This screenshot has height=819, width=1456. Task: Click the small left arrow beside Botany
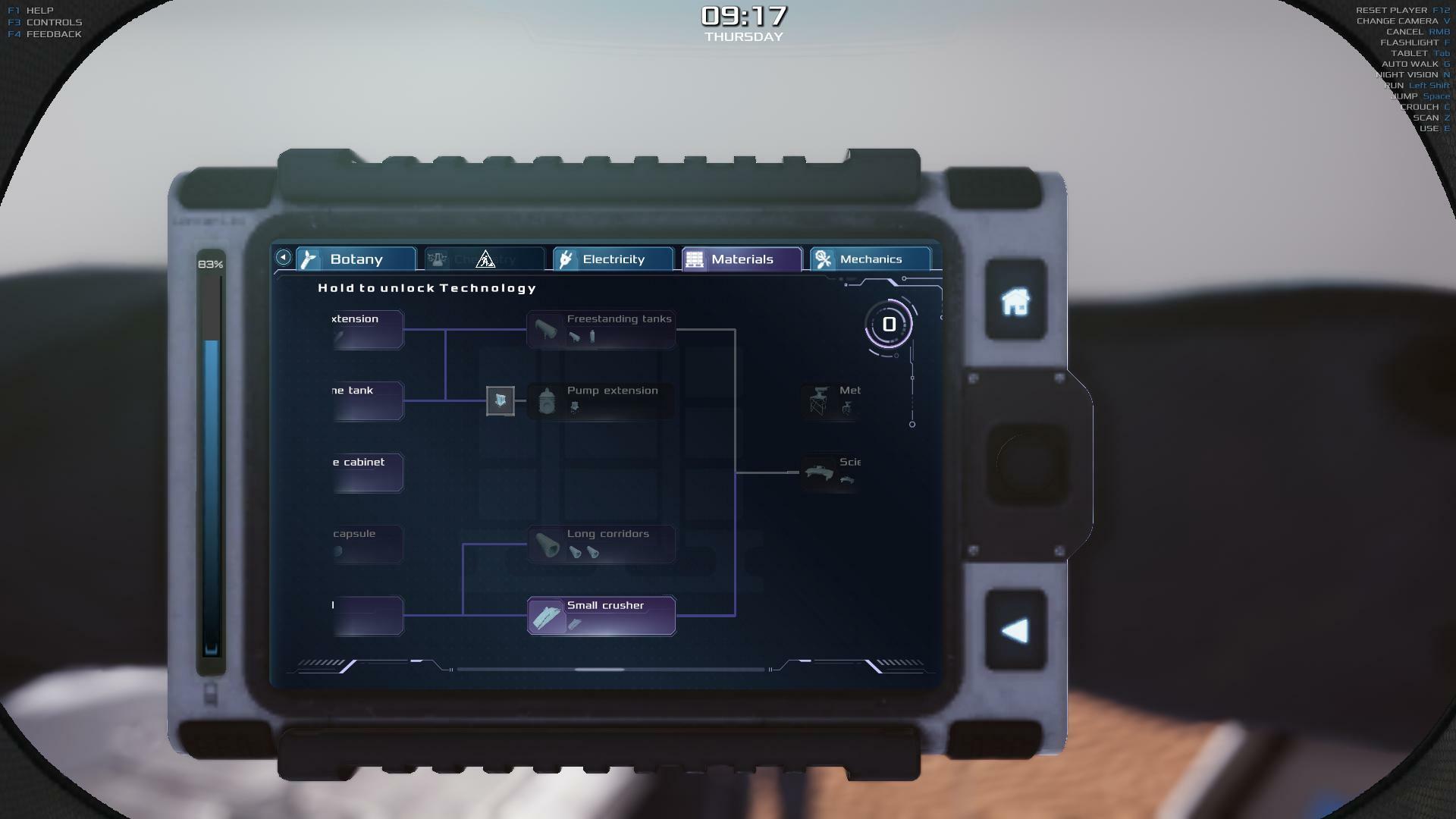[284, 258]
